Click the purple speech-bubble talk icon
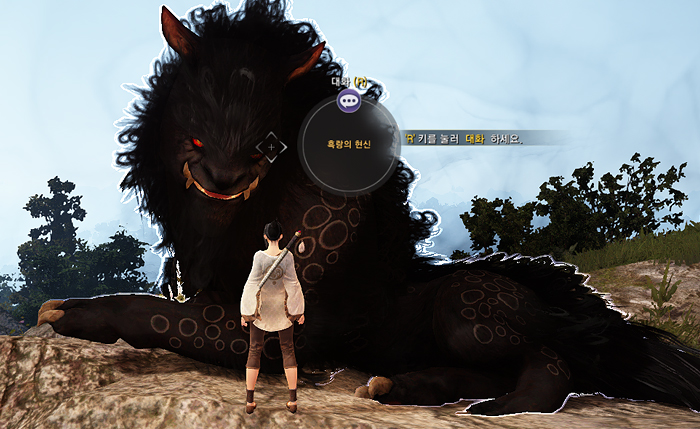The width and height of the screenshot is (700, 429). pos(348,99)
